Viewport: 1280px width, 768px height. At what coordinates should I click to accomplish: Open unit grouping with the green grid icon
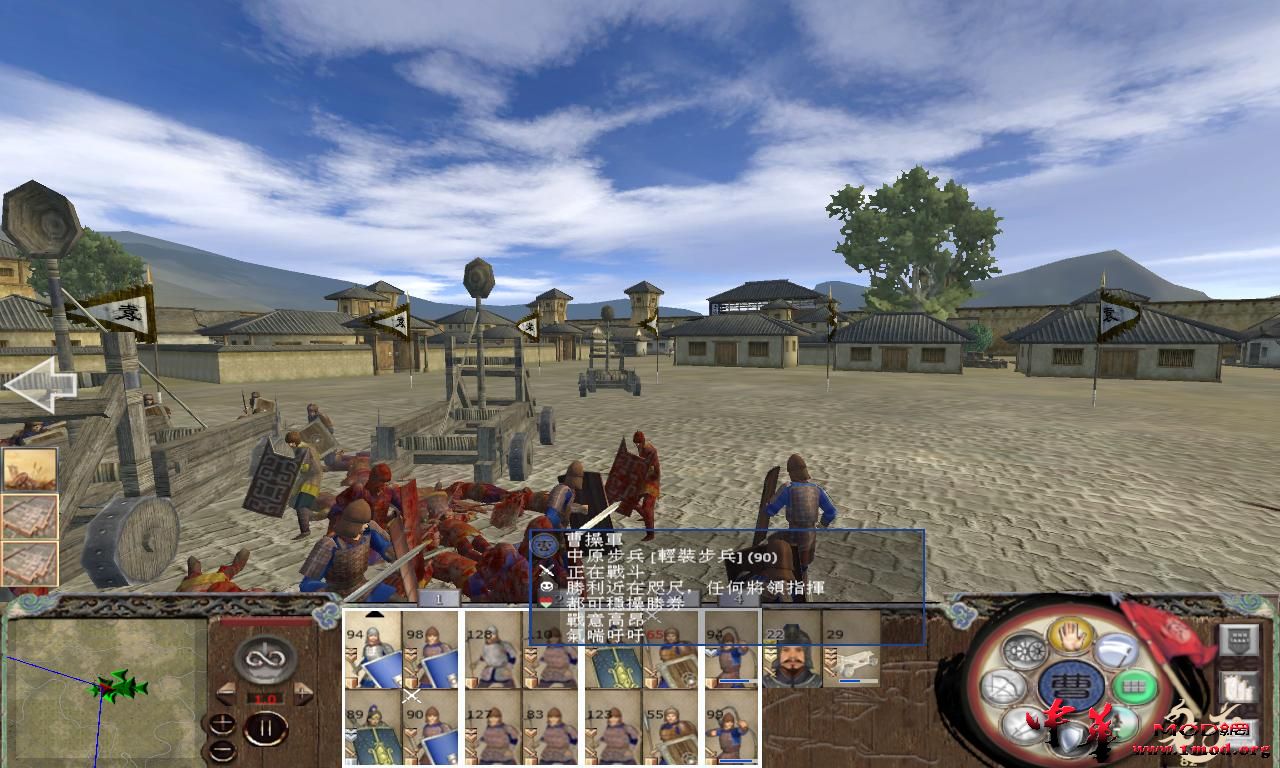tap(1136, 688)
